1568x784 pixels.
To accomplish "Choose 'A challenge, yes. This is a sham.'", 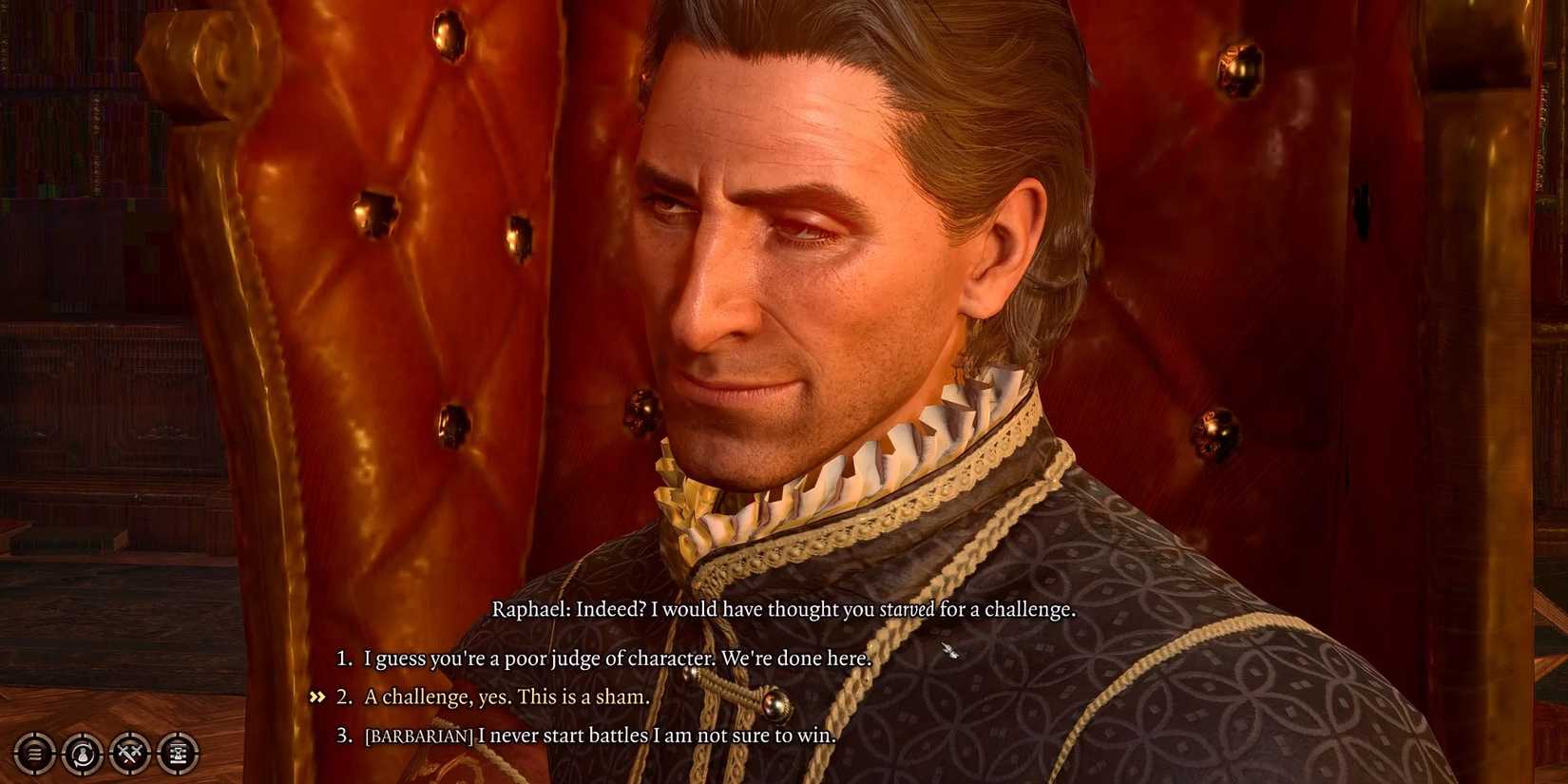I will [x=504, y=697].
